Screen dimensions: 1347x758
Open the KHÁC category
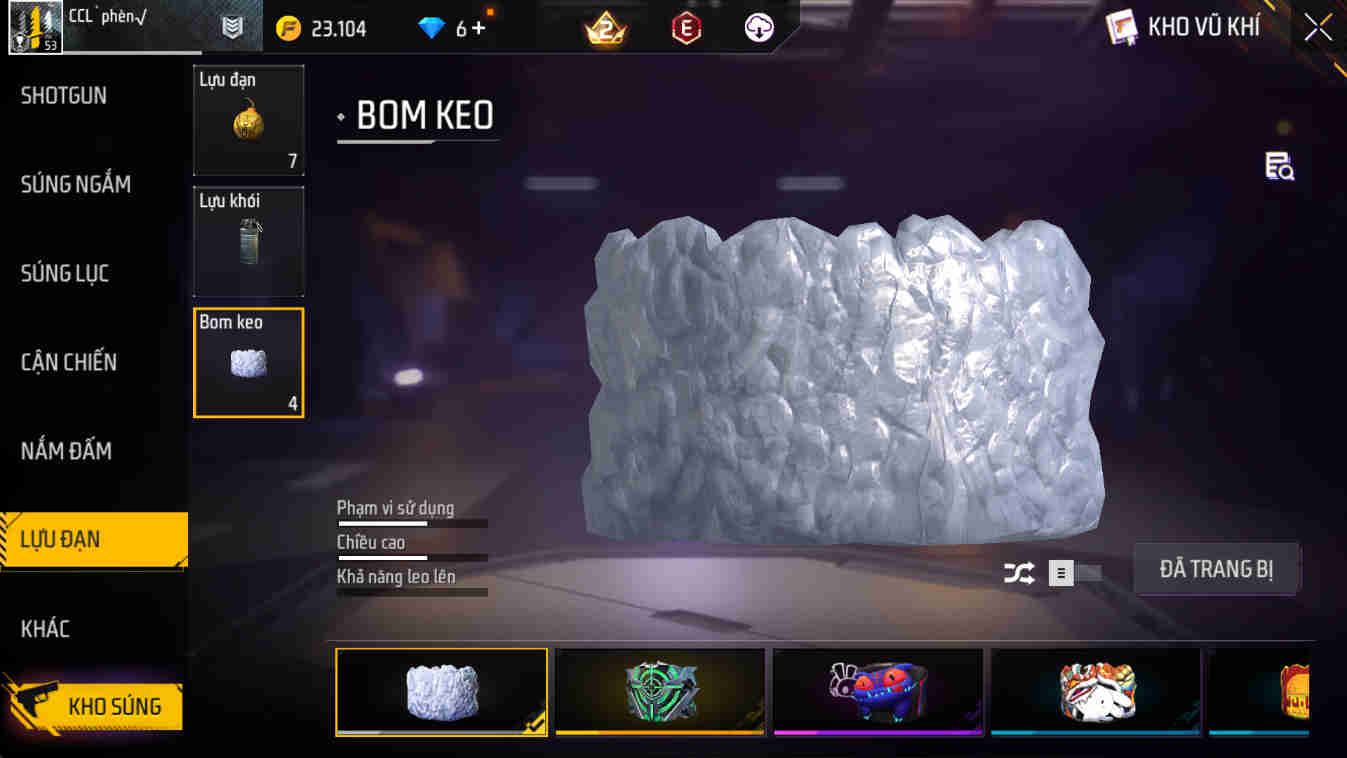[x=44, y=628]
